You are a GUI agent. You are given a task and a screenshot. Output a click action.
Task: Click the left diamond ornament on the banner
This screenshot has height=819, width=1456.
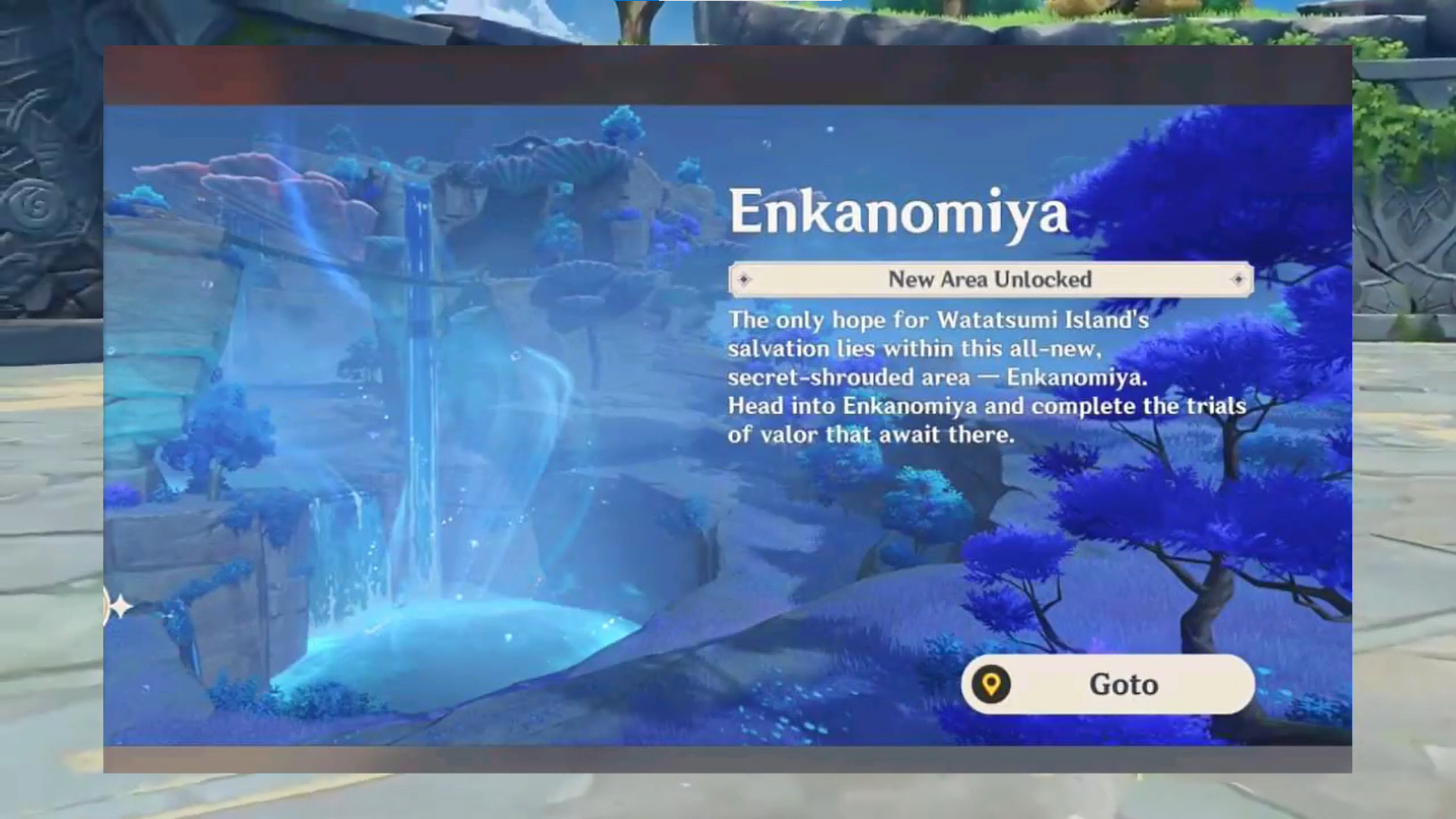tap(745, 280)
